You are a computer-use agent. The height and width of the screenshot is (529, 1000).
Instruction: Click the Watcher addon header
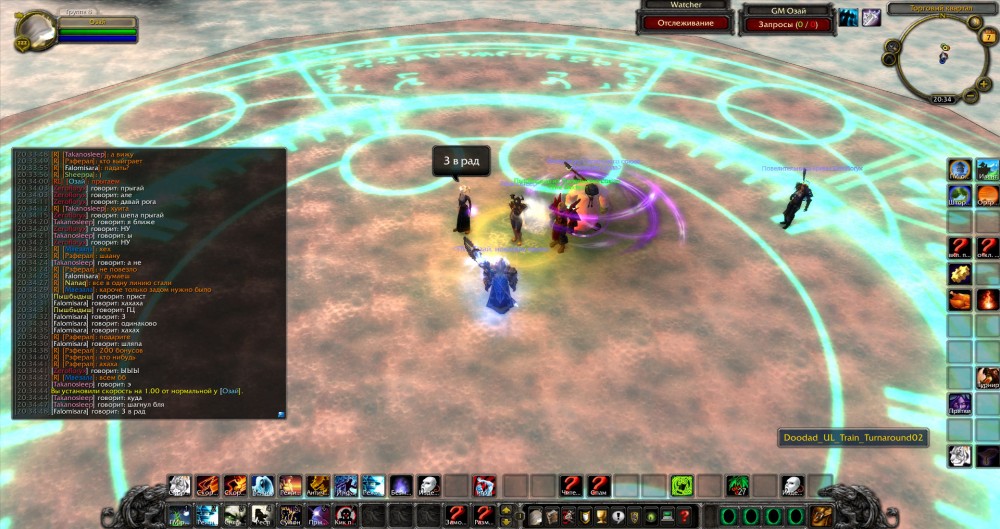(x=685, y=5)
